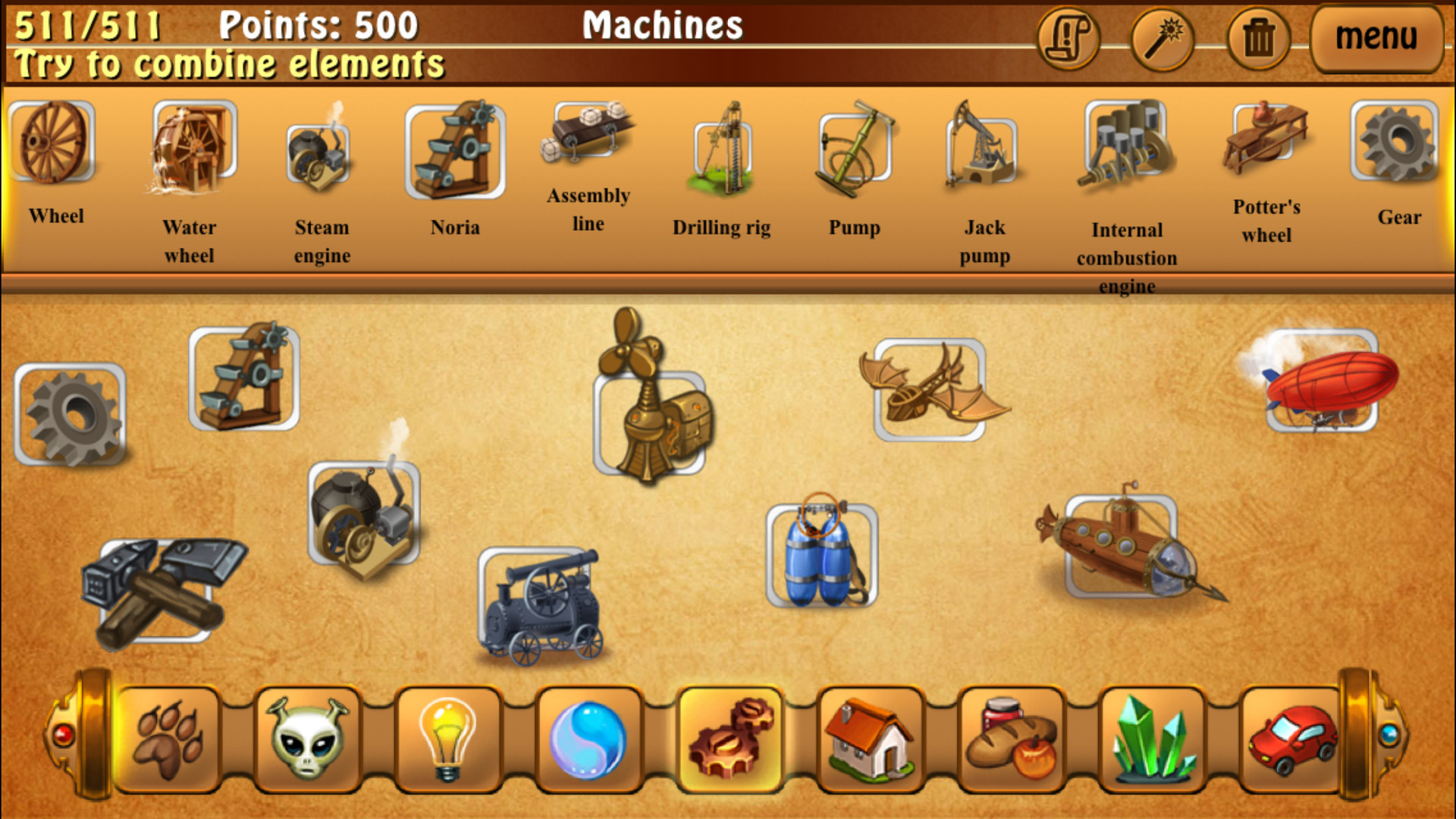This screenshot has height=819, width=1456.
Task: Open the hints scroll icon
Action: [x=1068, y=38]
